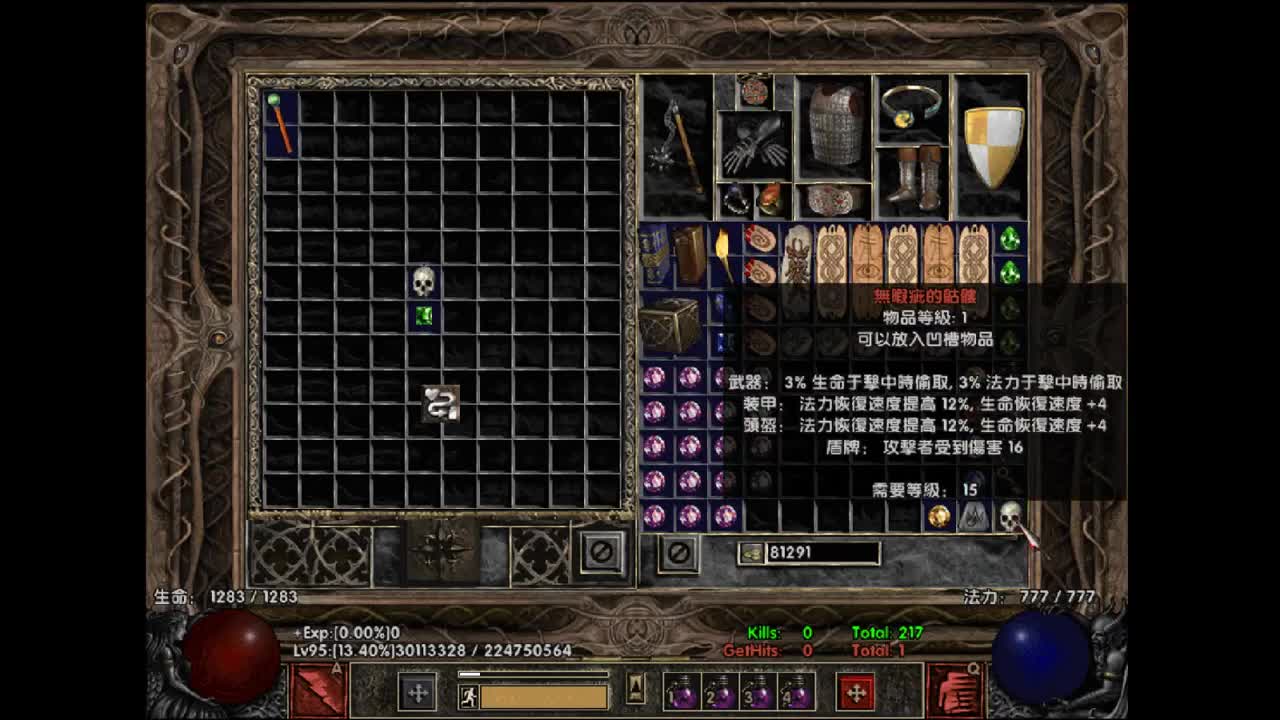1280x720 pixels.
Task: Click the red left-skill icon on the action bar
Action: (x=318, y=691)
